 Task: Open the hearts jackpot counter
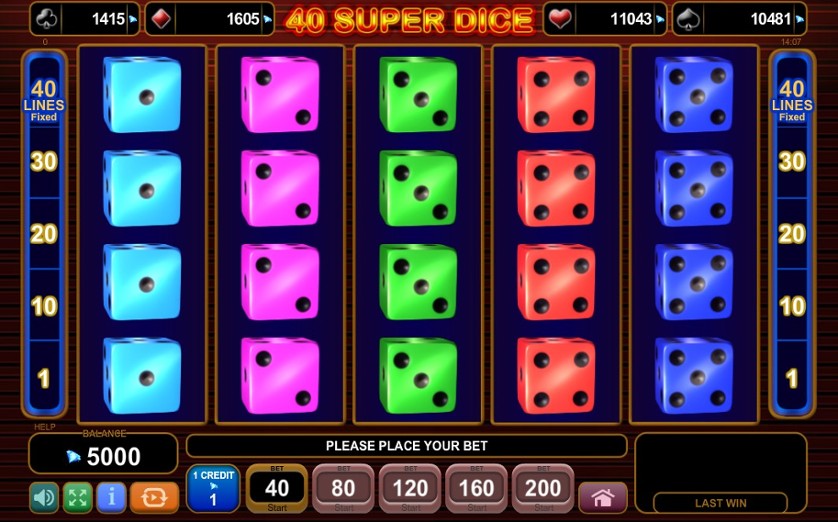(x=606, y=19)
